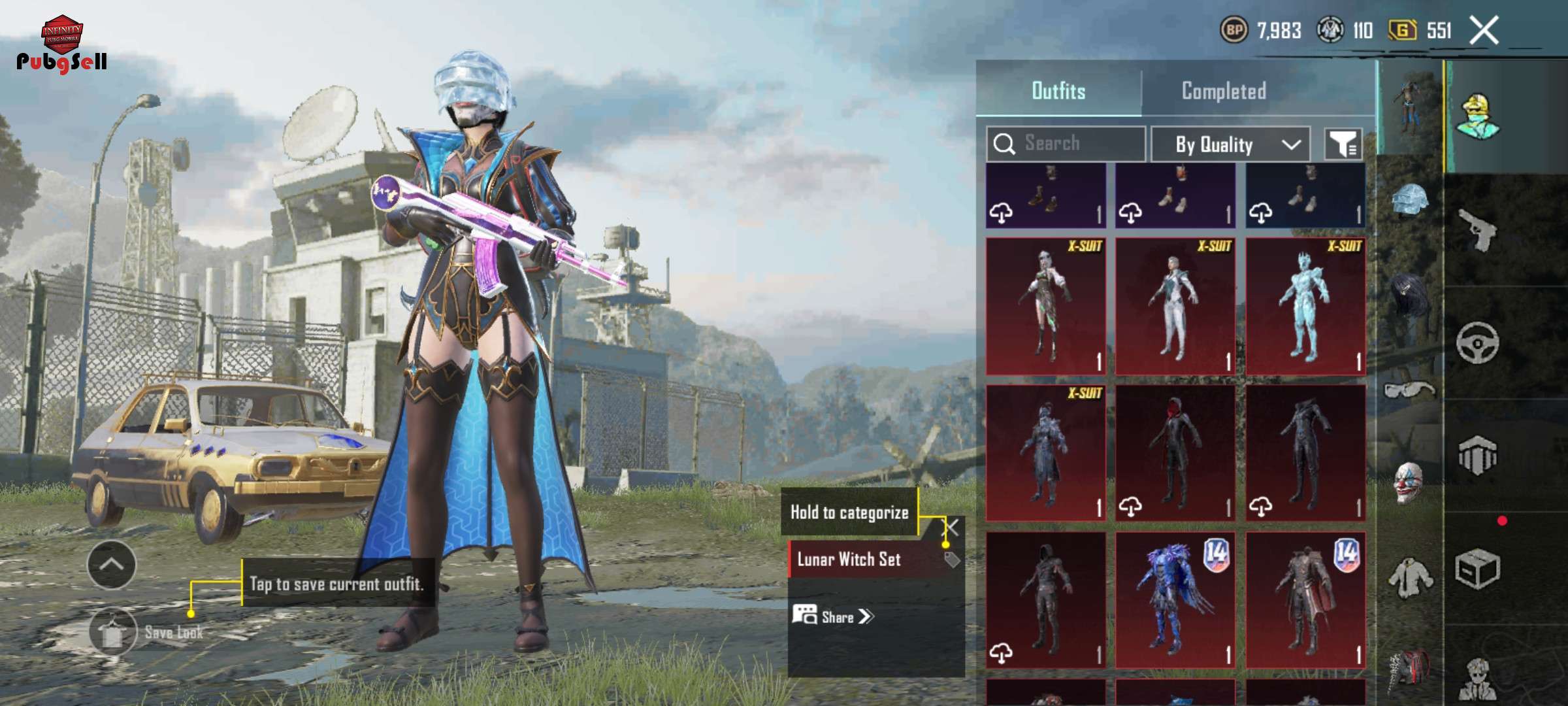Viewport: 1568px width, 706px height.
Task: Dismiss the Lunar Witch Set popup
Action: [953, 527]
